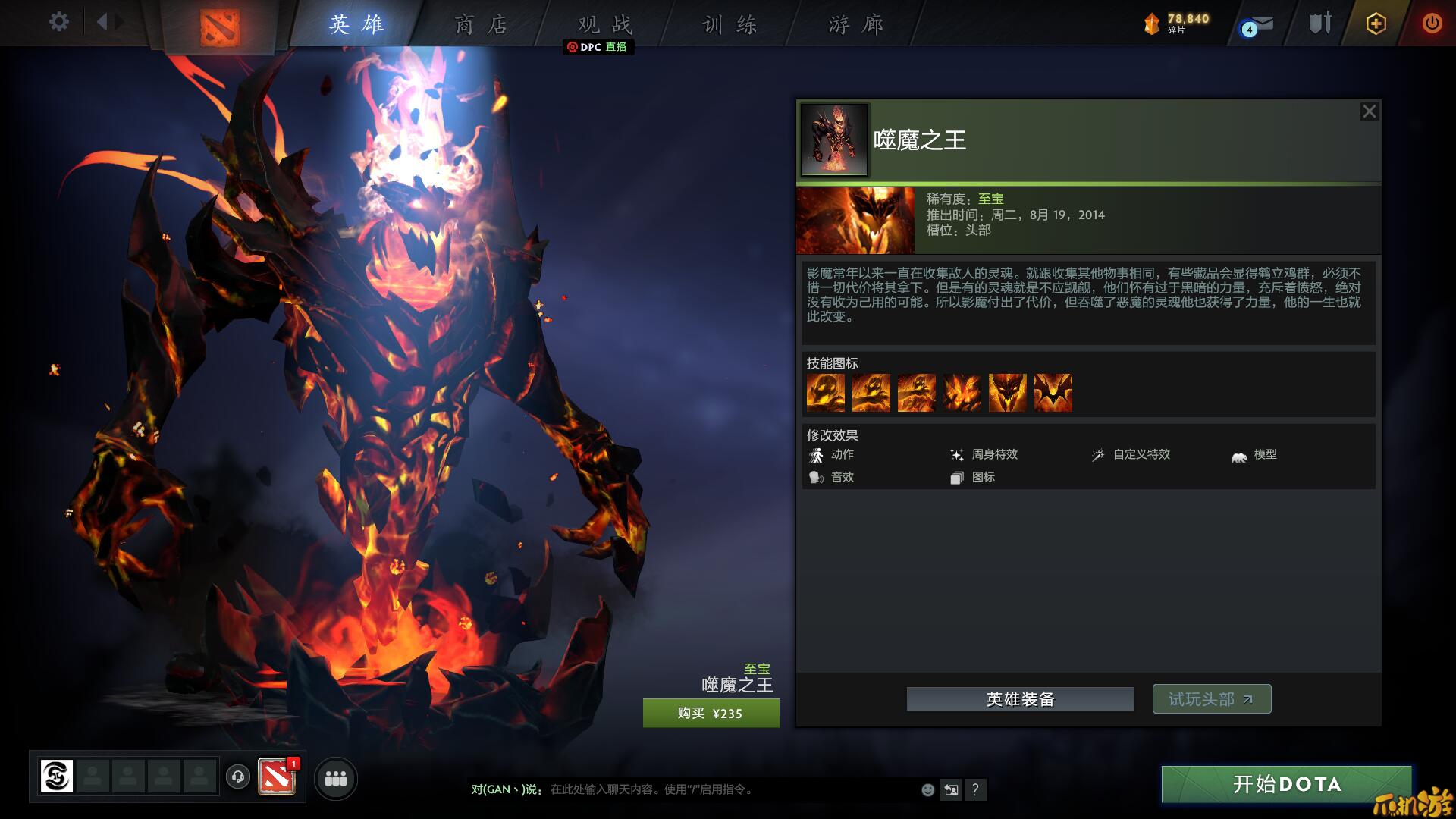Screen dimensions: 1456x819
Task: Open the 英雄装备 hero loadout button
Action: 1020,699
